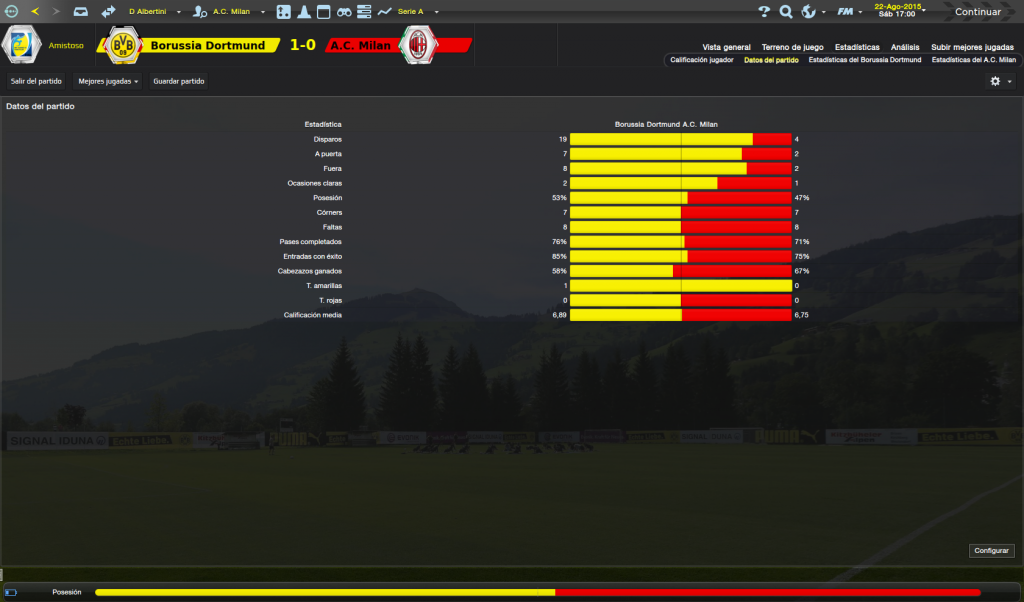The width and height of the screenshot is (1024, 602).
Task: Open the FM menu
Action: coord(848,12)
